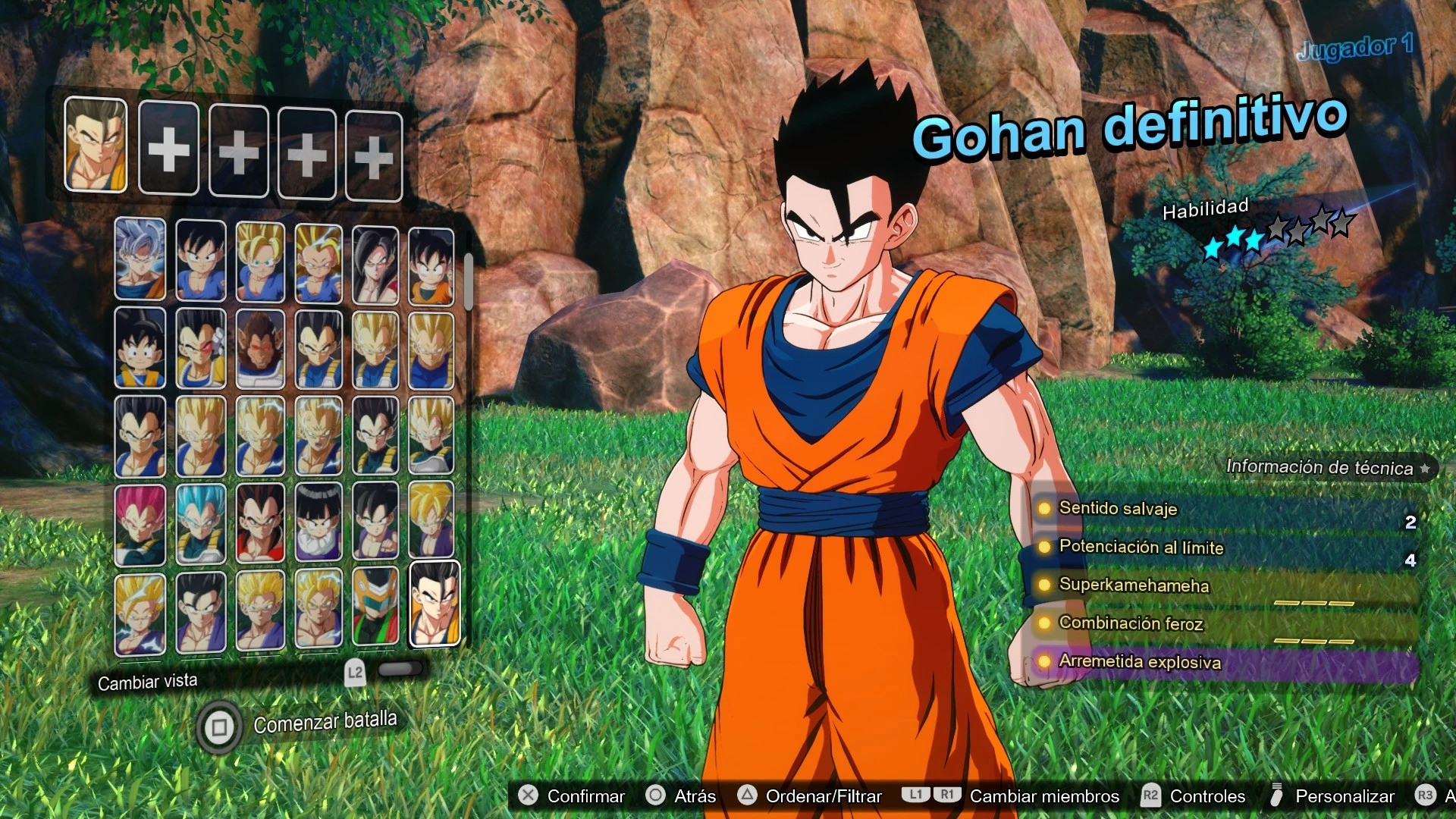Click the triangle icon beside Ordenar/Filtrar
Viewport: 1456px width, 819px height.
(748, 796)
